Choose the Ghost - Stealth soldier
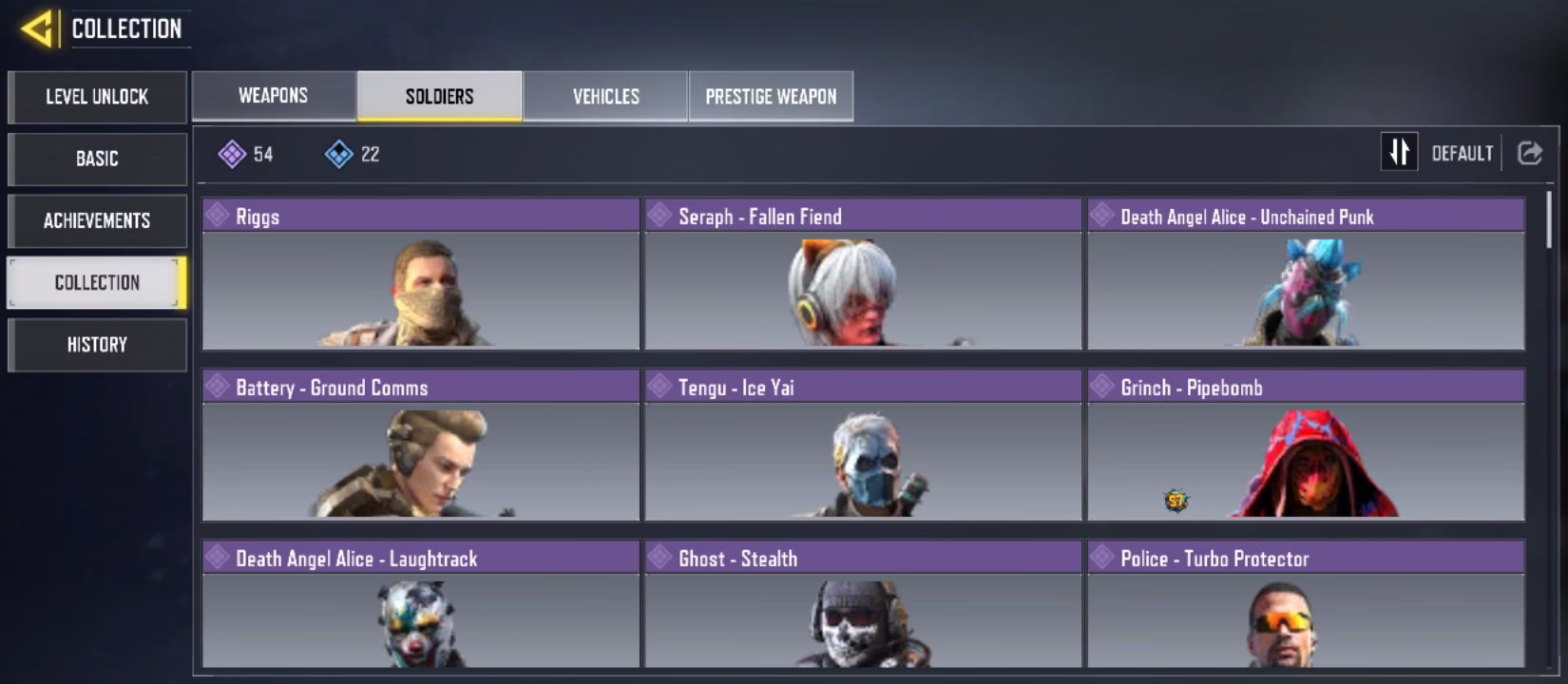This screenshot has width=1568, height=684. click(x=863, y=605)
